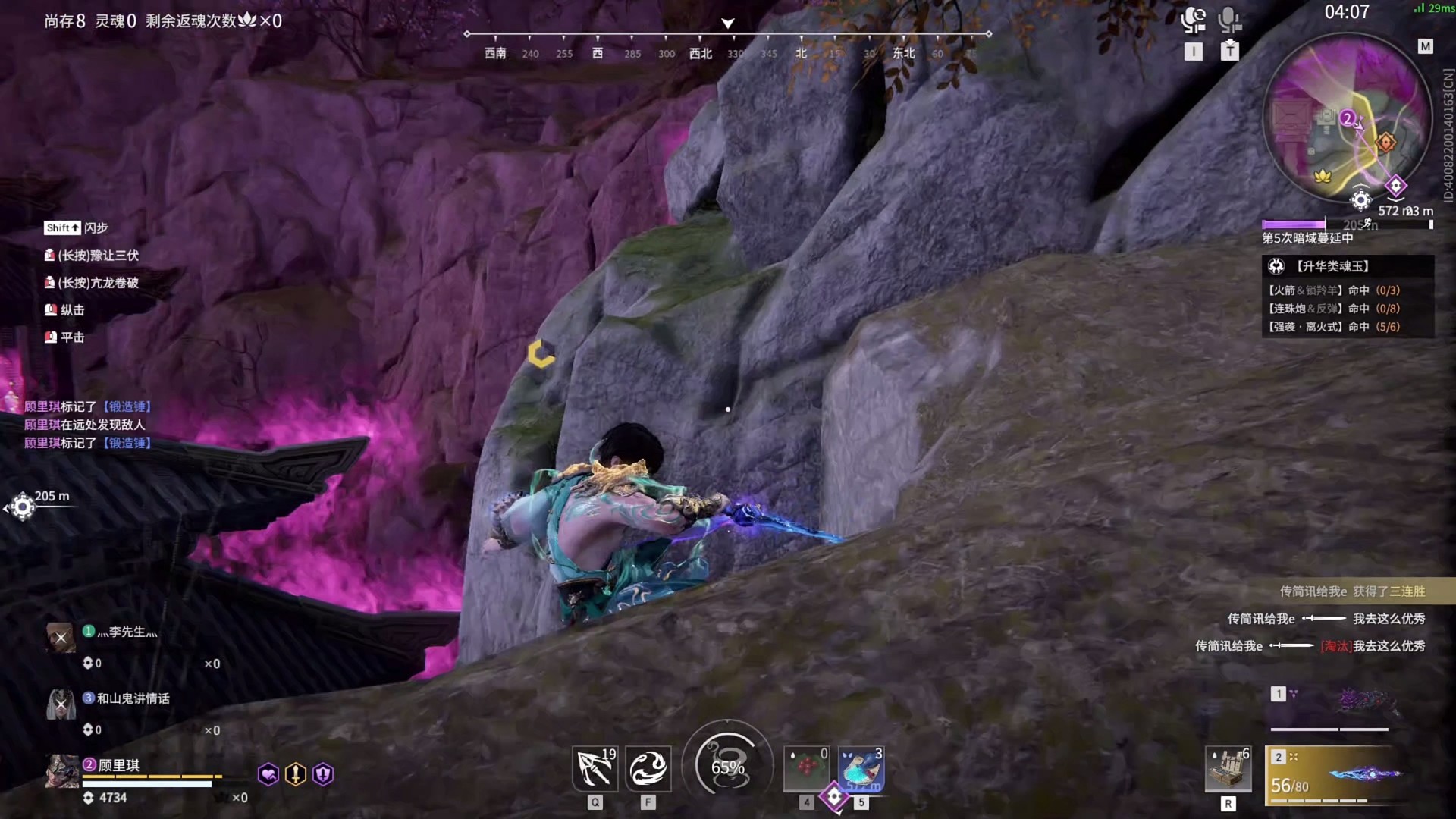Use the repair kit slot with count 6
This screenshot has width=1456, height=819.
pyautogui.click(x=1228, y=769)
